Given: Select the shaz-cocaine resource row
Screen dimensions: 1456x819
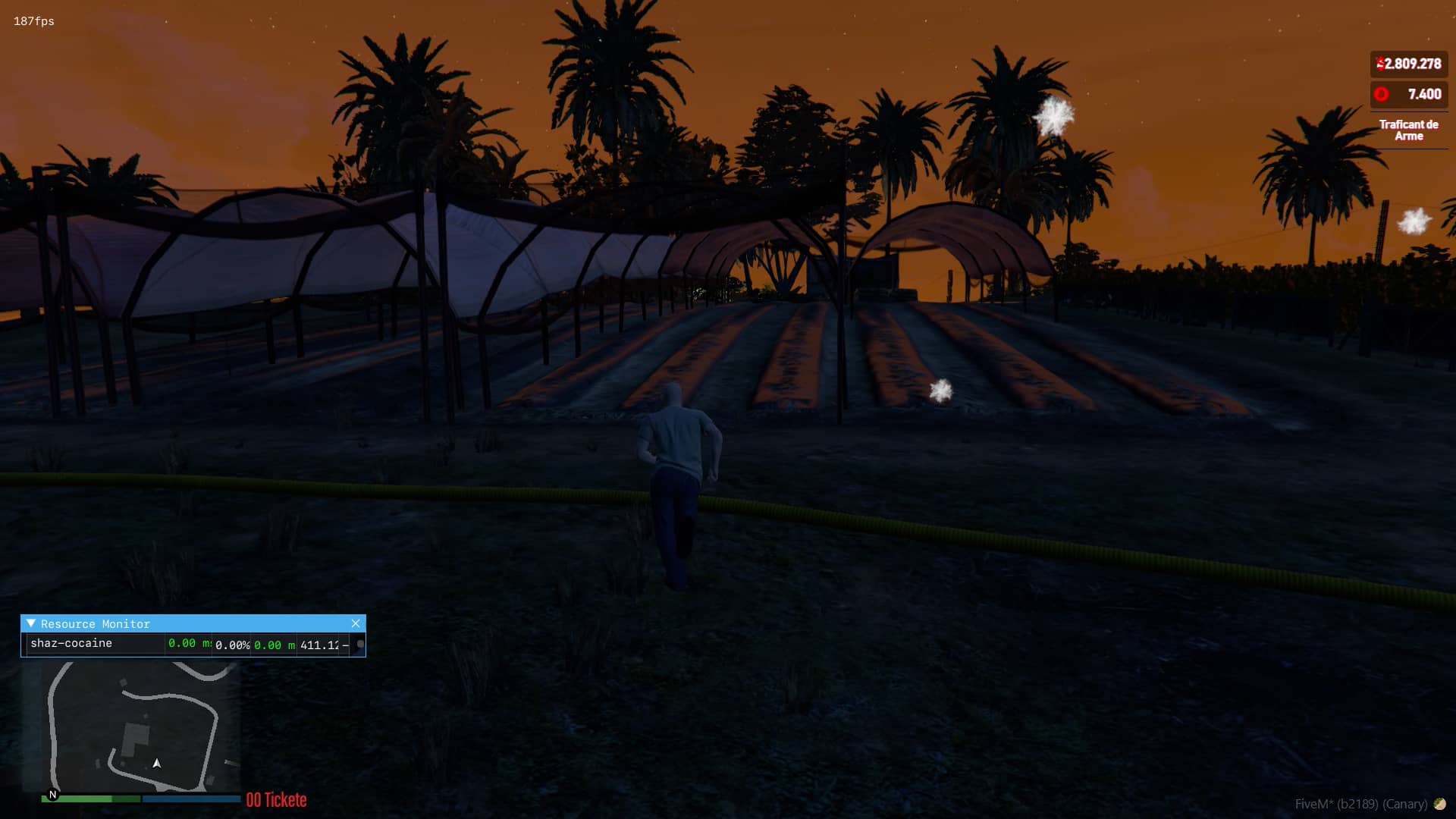Looking at the screenshot, I should point(71,643).
